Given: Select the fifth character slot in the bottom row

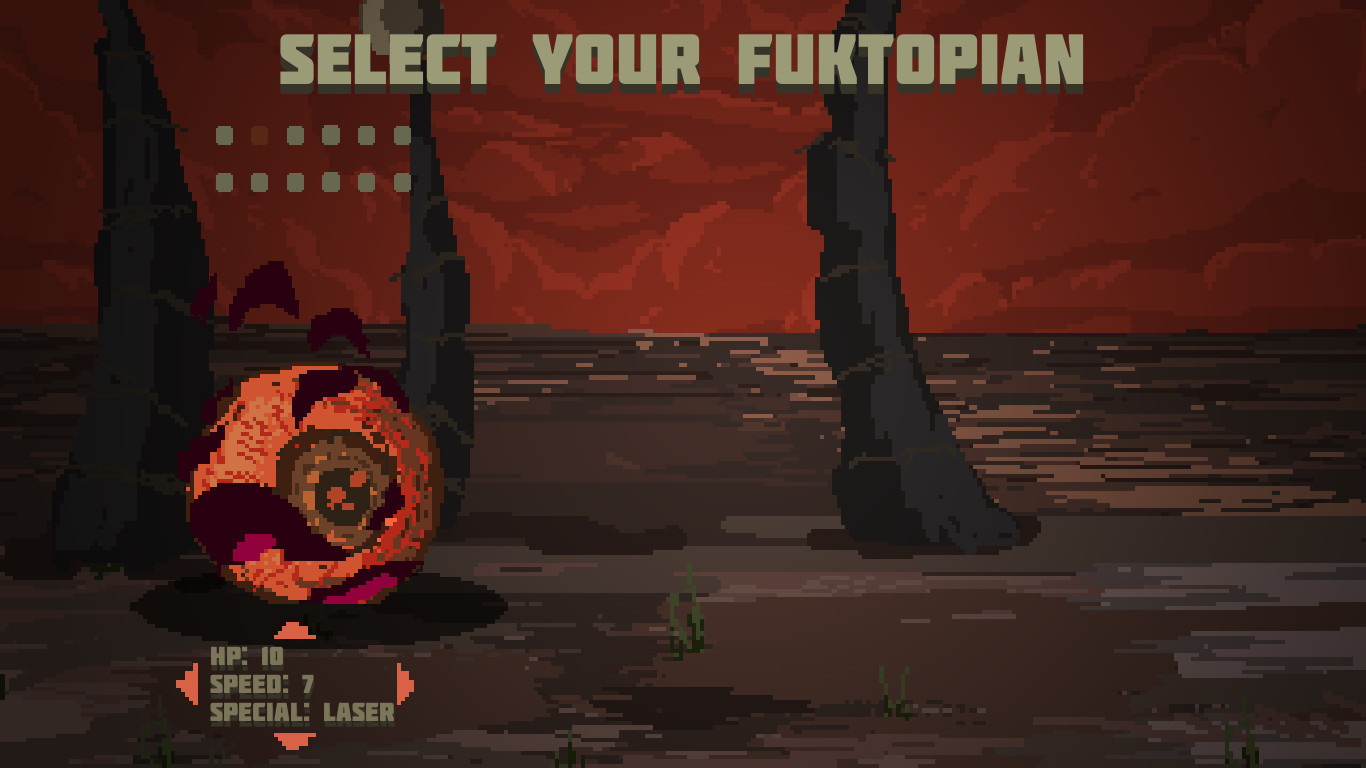Looking at the screenshot, I should pyautogui.click(x=366, y=182).
